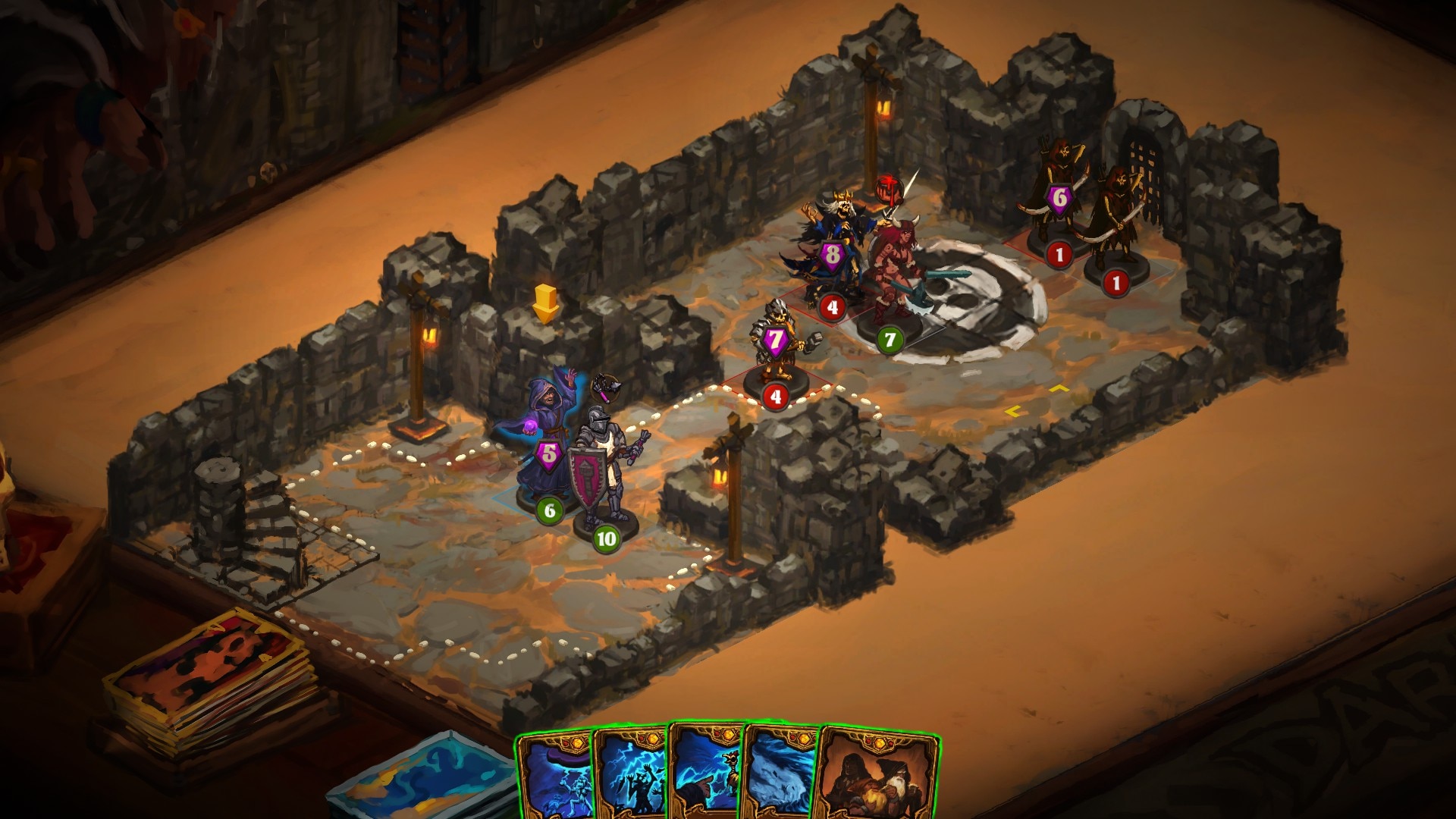
Task: Select the purple-robed wizard hero
Action: 544,440
